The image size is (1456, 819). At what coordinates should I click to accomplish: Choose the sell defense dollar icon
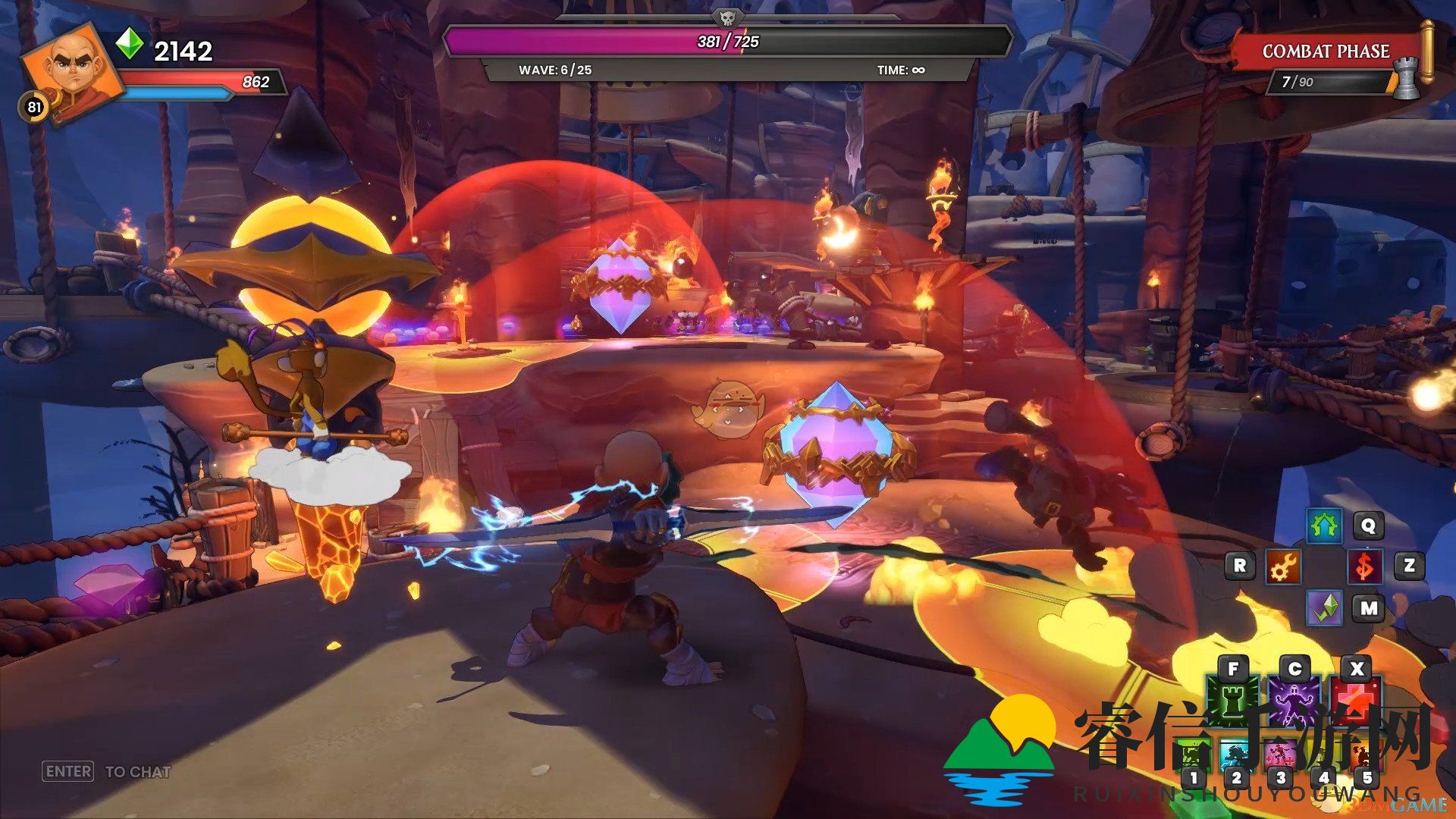pos(1365,566)
